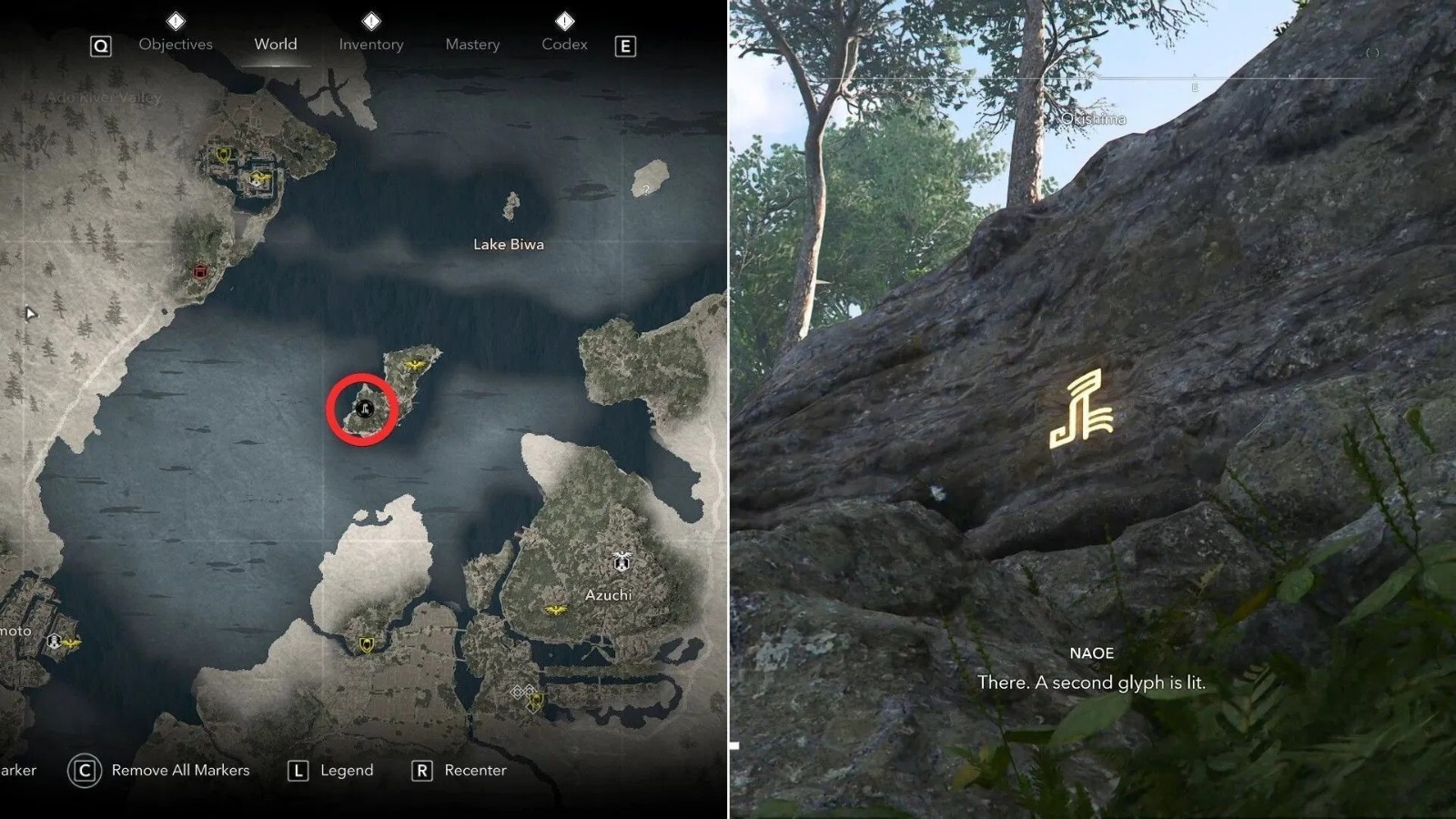
Task: Select the gold eagle viewpoint west of Azuchi
Action: [555, 608]
